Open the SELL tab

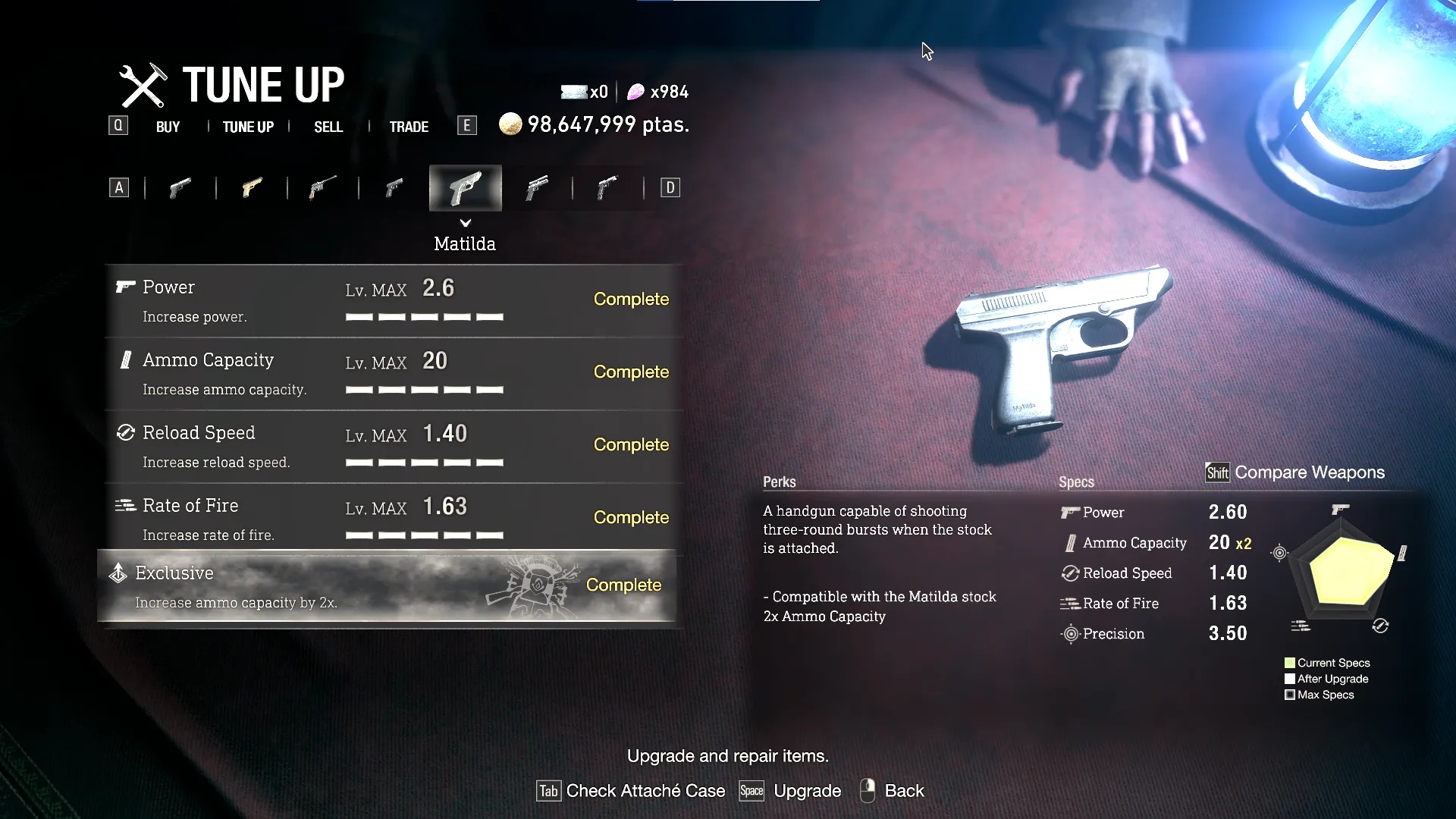coord(328,127)
